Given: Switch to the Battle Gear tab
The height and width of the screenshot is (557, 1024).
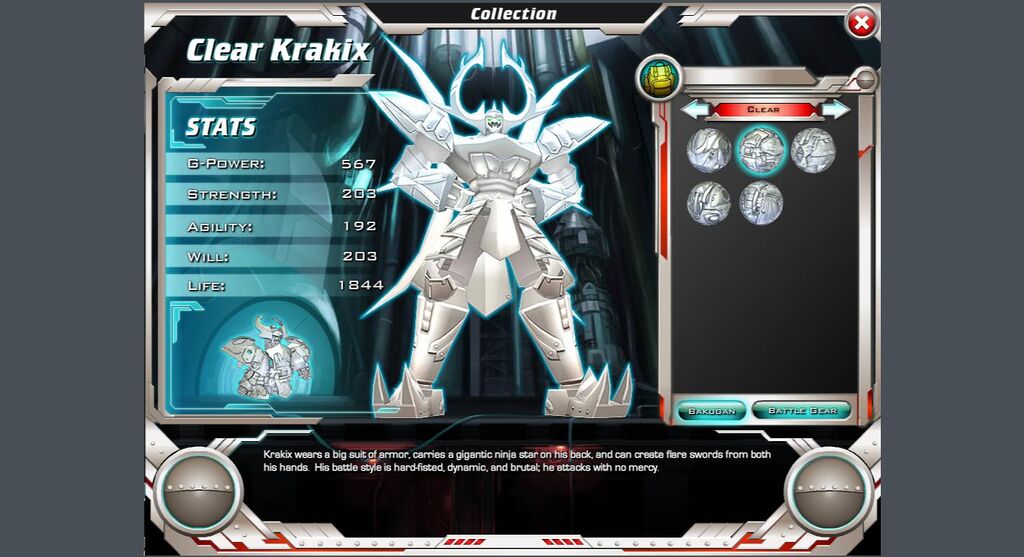Looking at the screenshot, I should coord(801,410).
